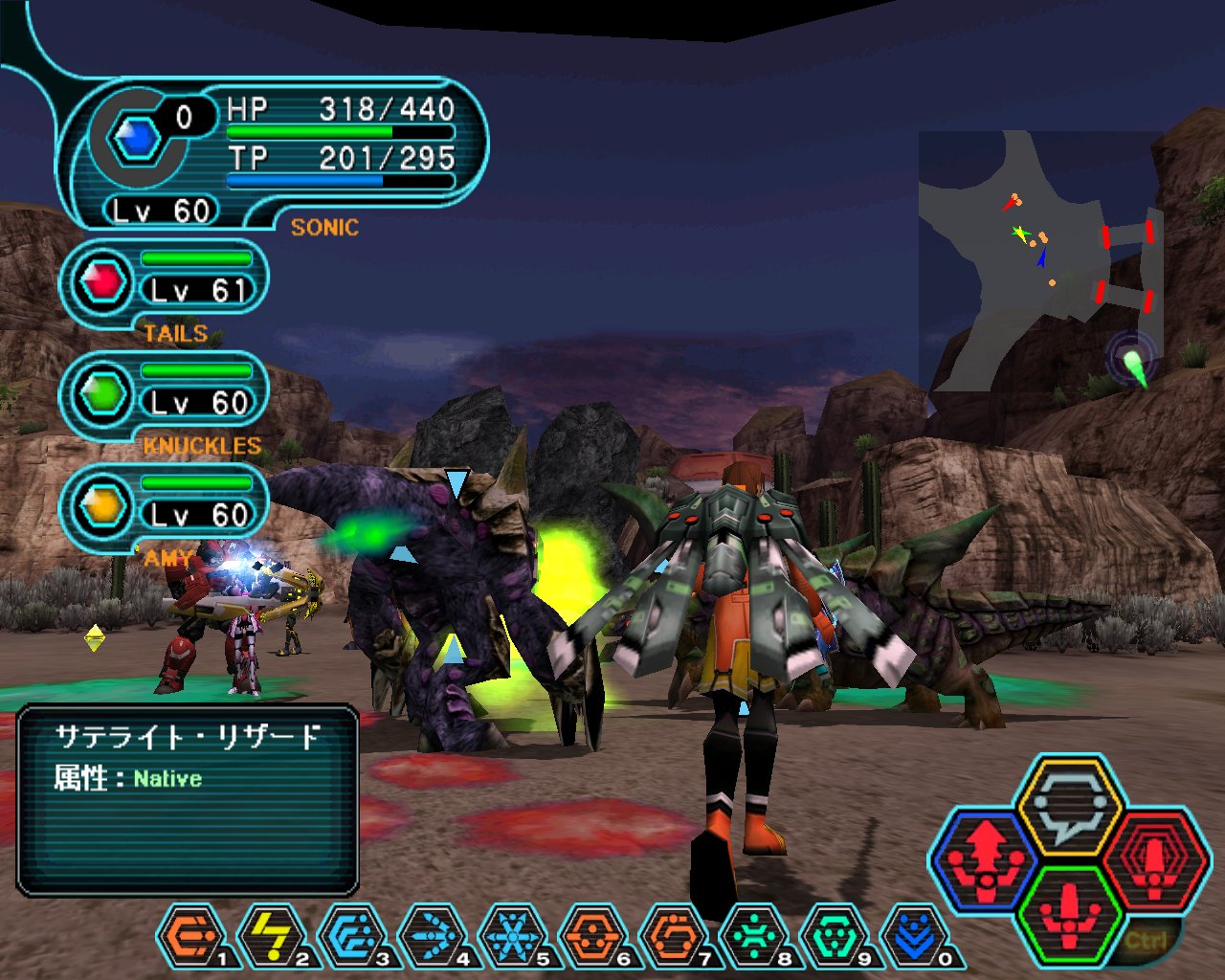1225x980 pixels.
Task: Activate the teal hexagon technique in slot 9
Action: pyautogui.click(x=834, y=935)
